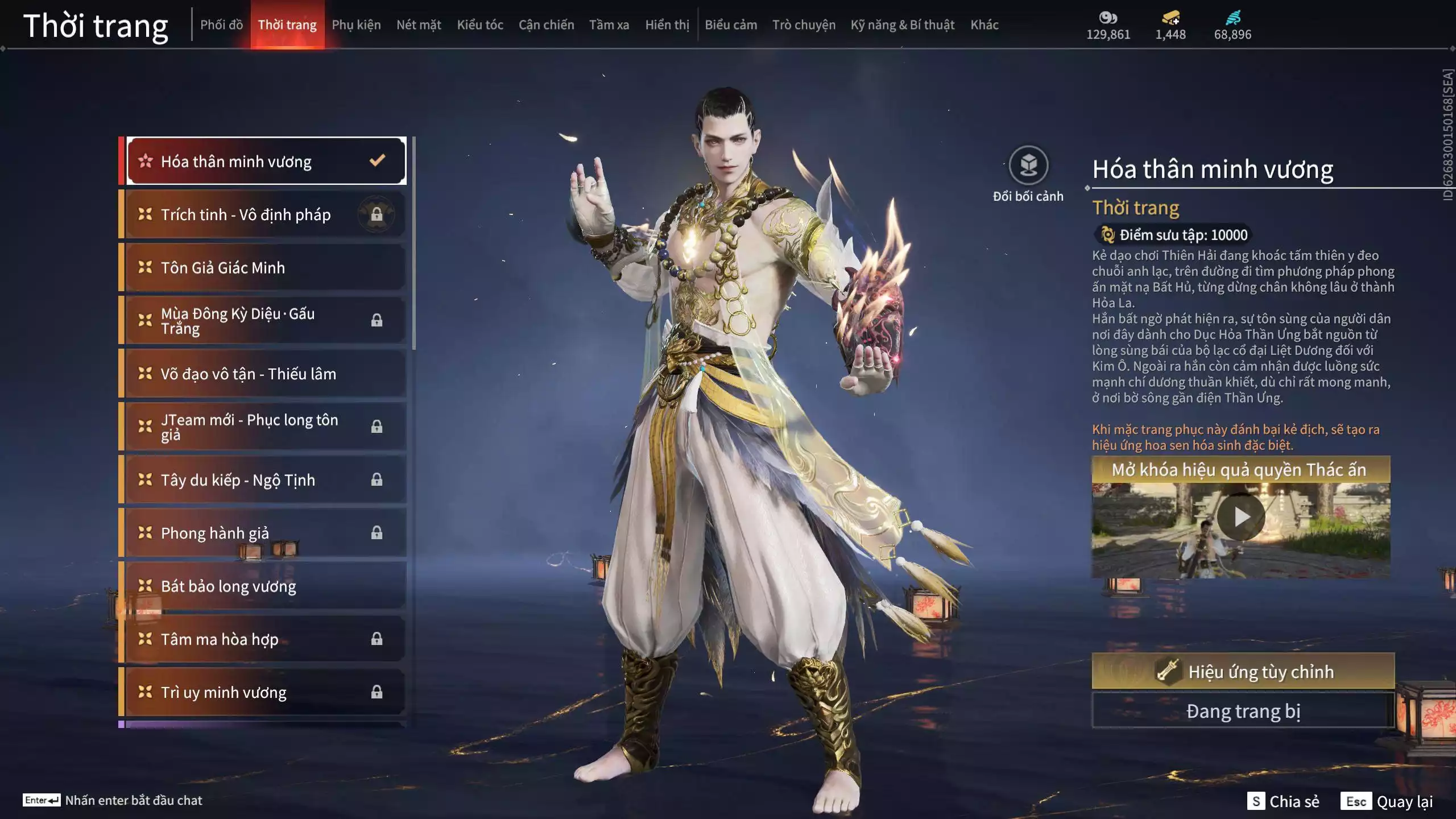
Task: Click the Đang trang bị button
Action: (1243, 711)
